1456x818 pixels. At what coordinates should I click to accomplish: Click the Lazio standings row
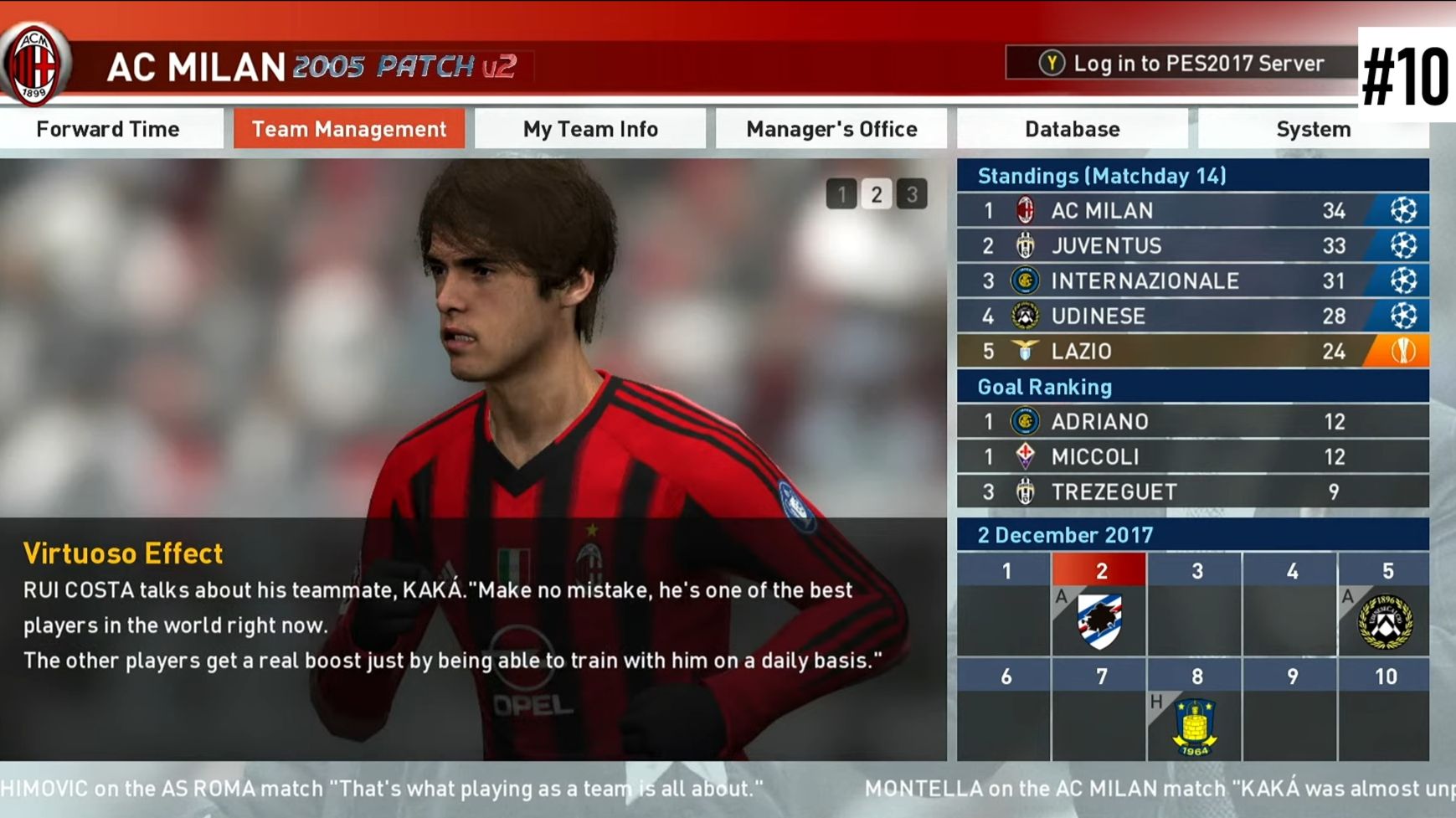[1192, 351]
